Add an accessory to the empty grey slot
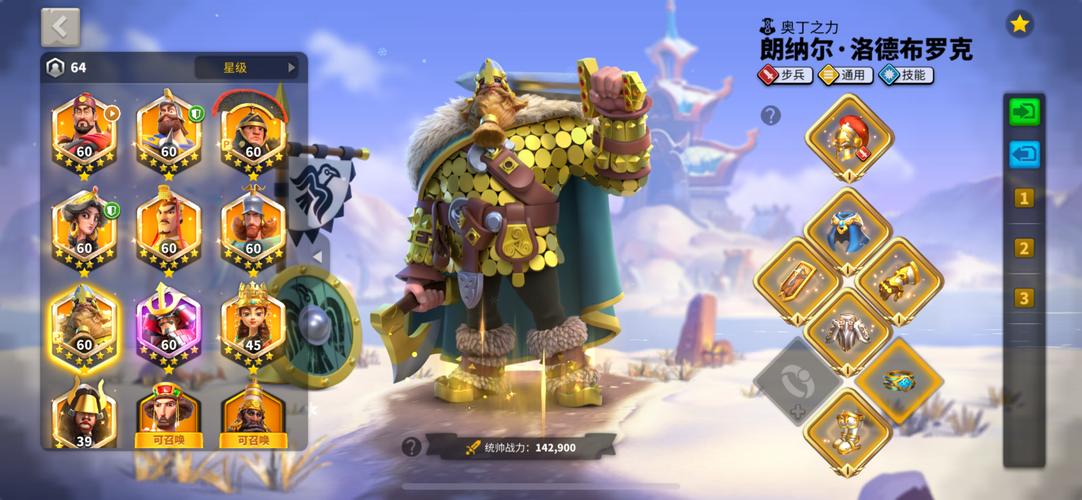 pos(797,381)
